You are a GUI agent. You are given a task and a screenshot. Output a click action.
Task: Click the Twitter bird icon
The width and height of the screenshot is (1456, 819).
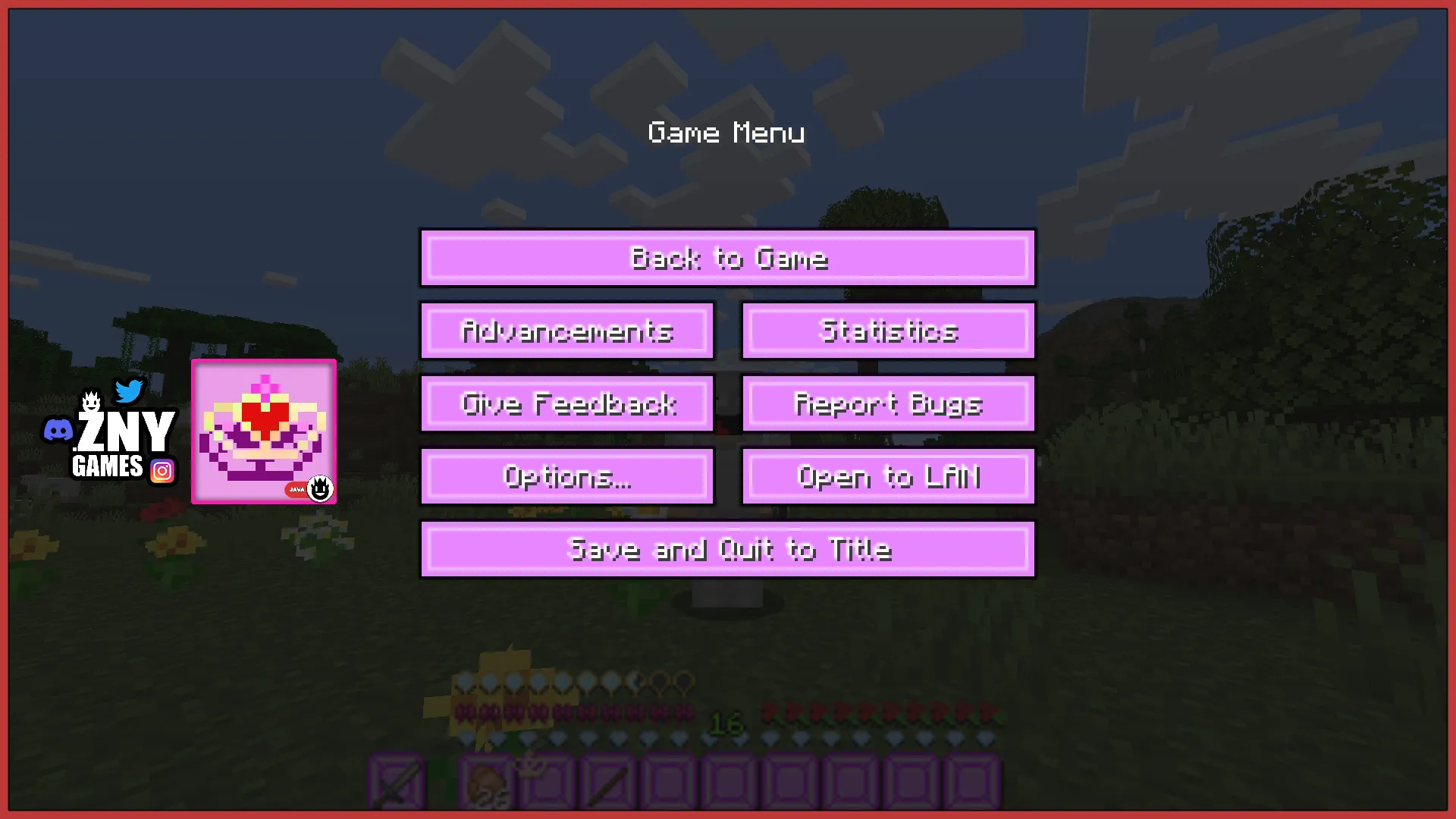pyautogui.click(x=129, y=391)
